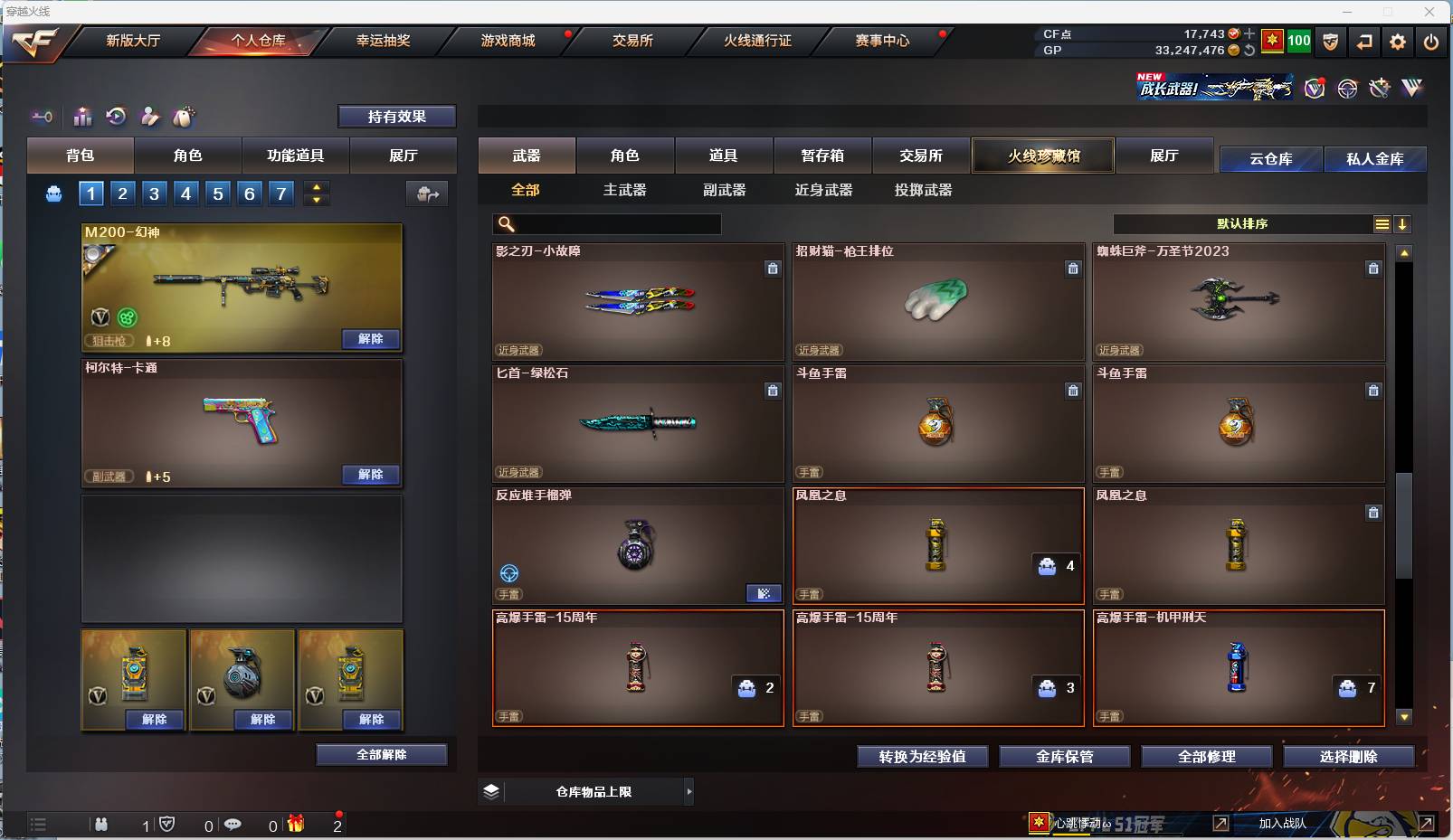
Task: Click inside the item search field
Action: [x=606, y=223]
